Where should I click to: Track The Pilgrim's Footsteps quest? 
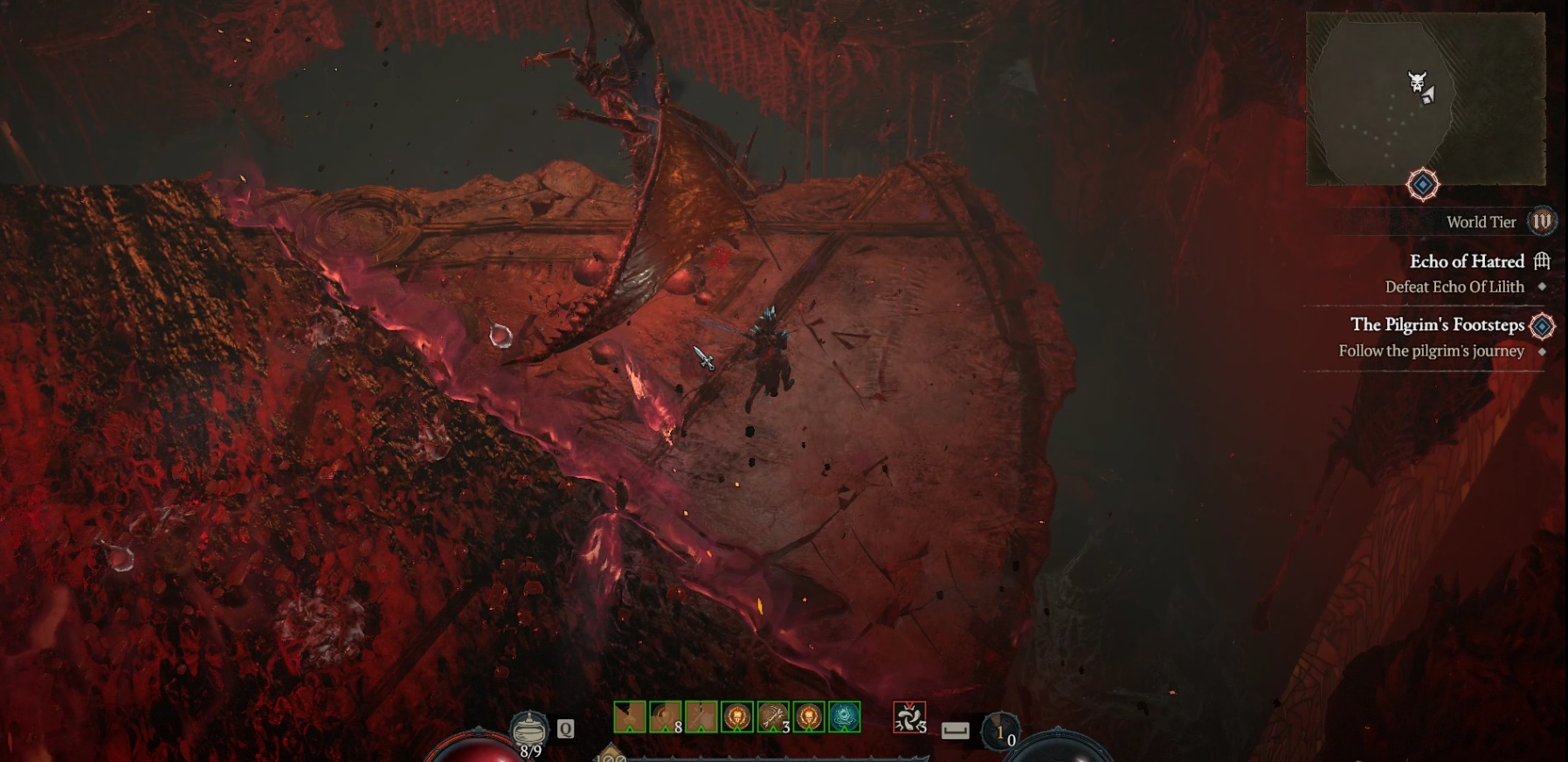click(1437, 325)
